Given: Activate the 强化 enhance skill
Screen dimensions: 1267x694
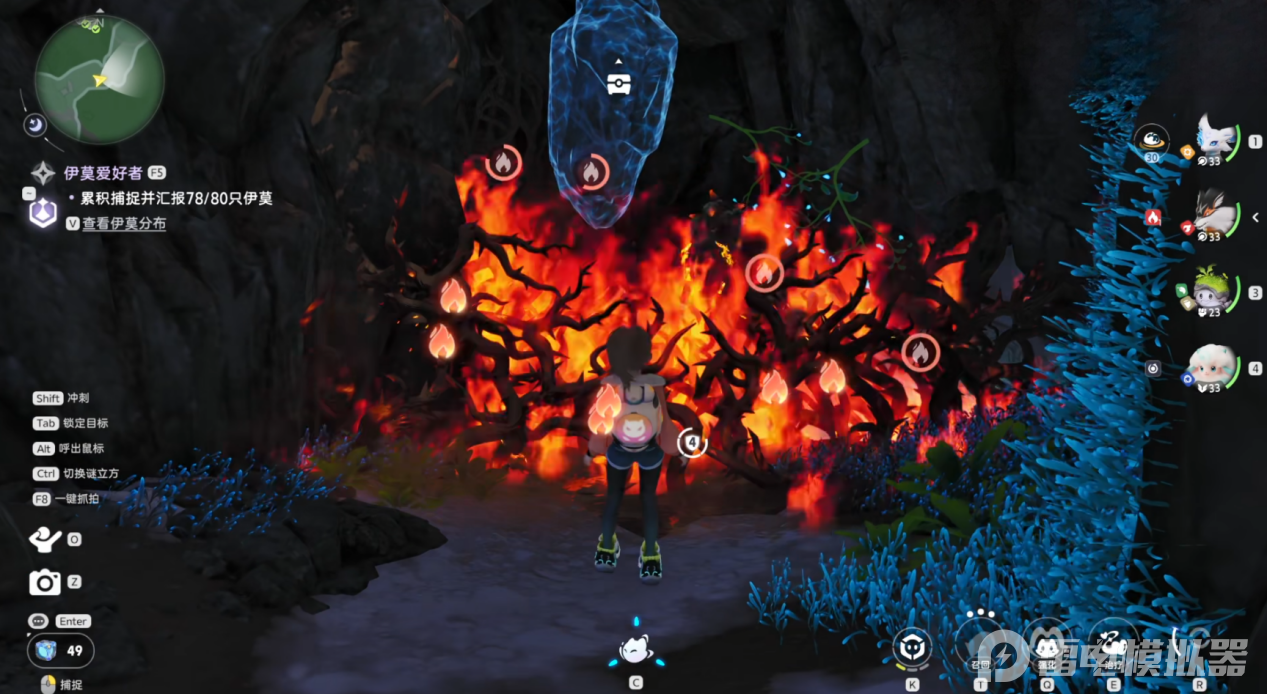Looking at the screenshot, I should [x=1046, y=643].
